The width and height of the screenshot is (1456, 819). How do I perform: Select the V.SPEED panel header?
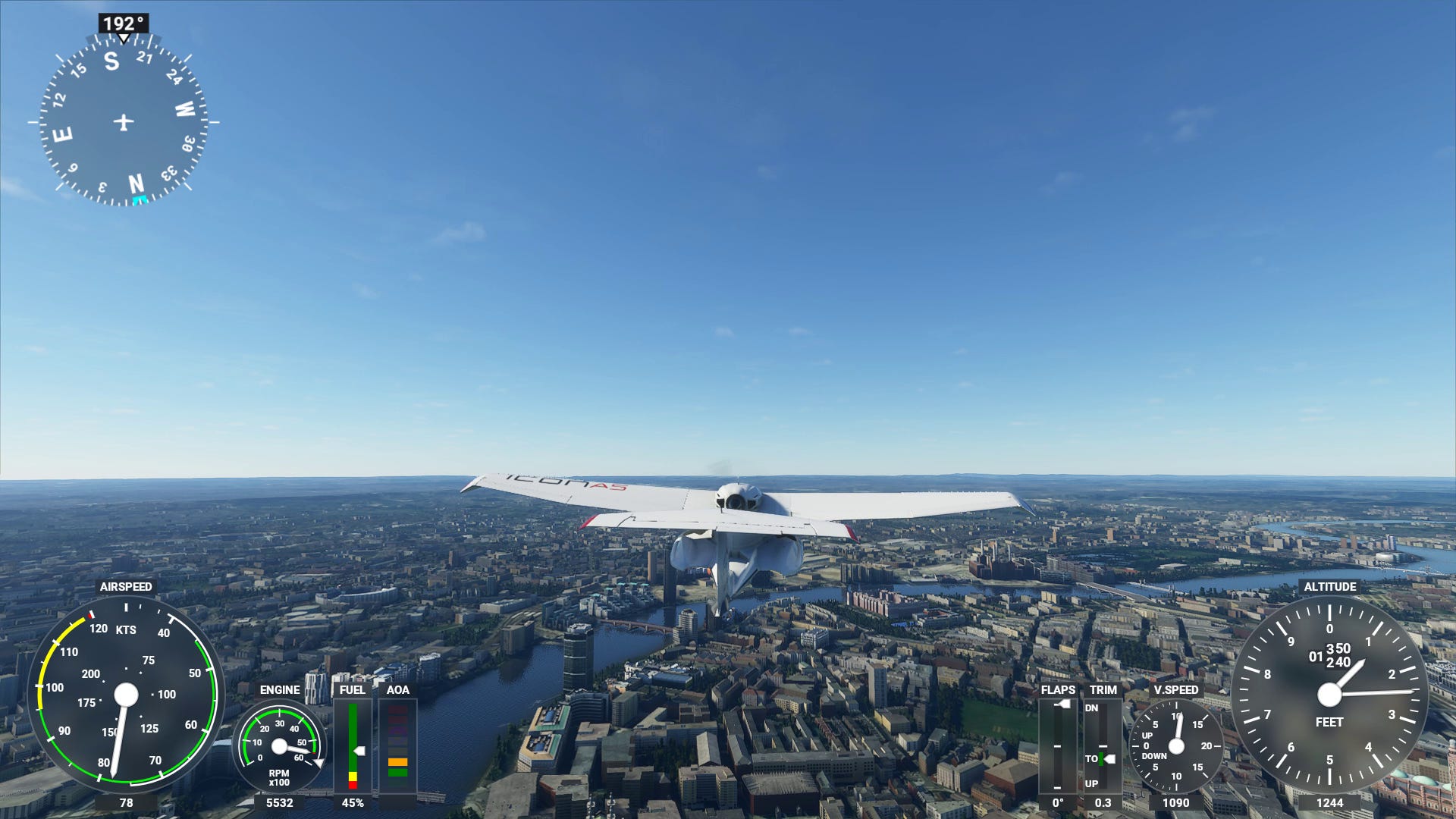pos(1178,691)
